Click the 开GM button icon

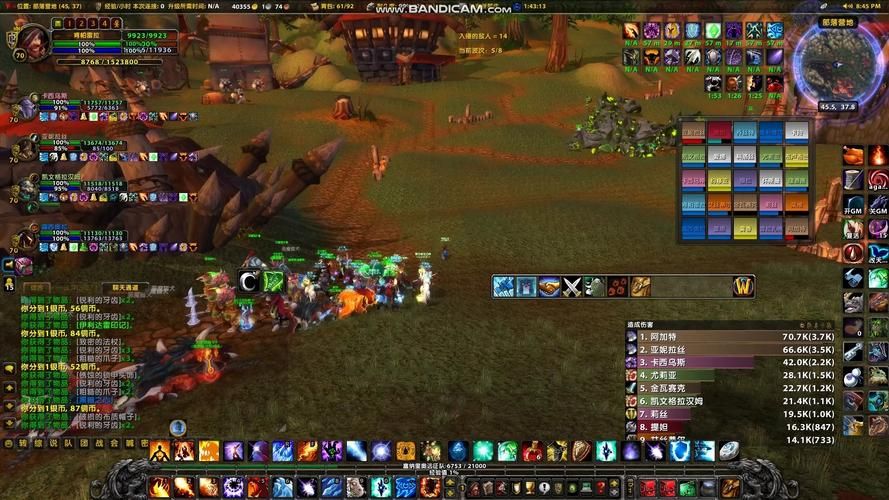tap(852, 204)
